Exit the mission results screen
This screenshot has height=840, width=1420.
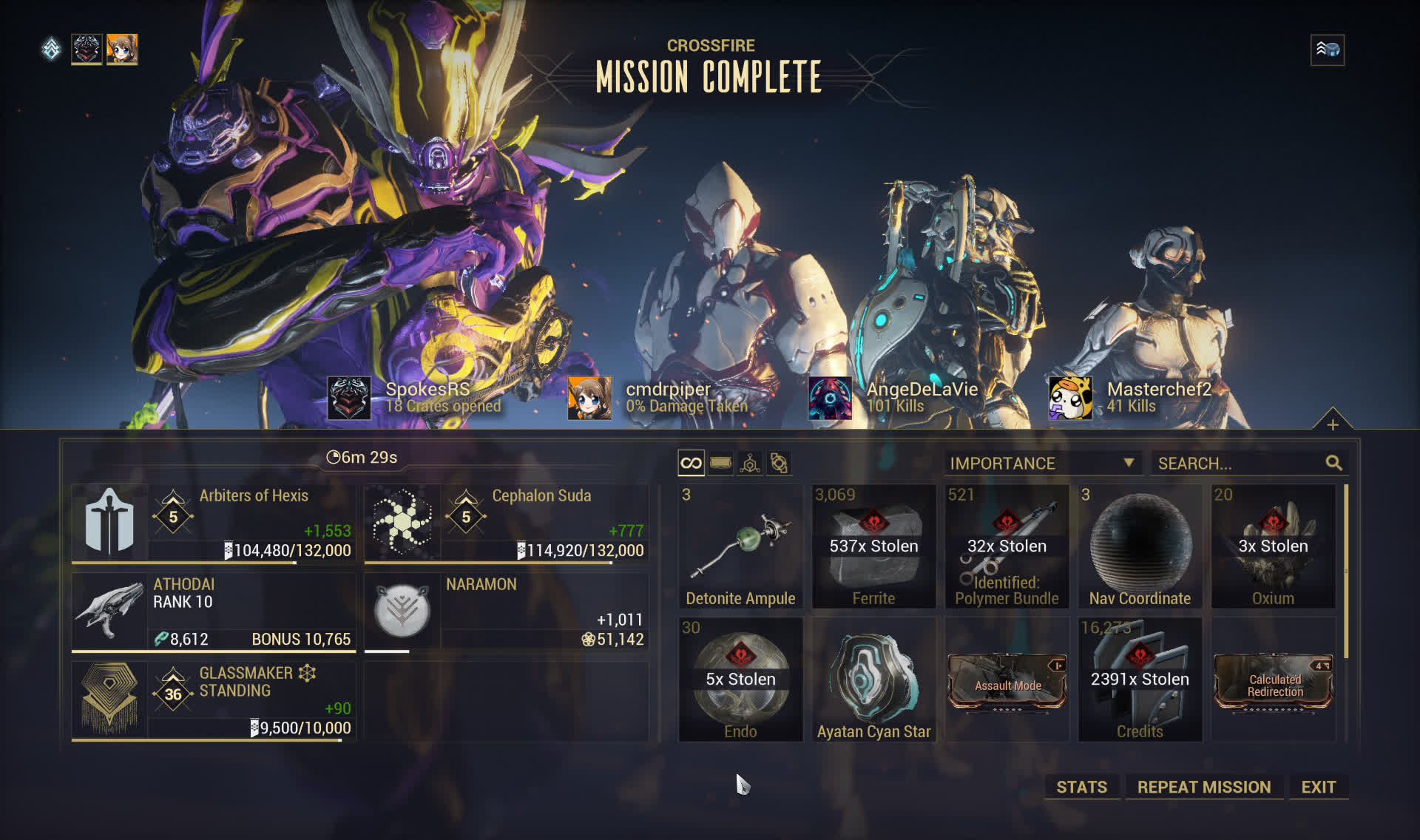[x=1318, y=787]
